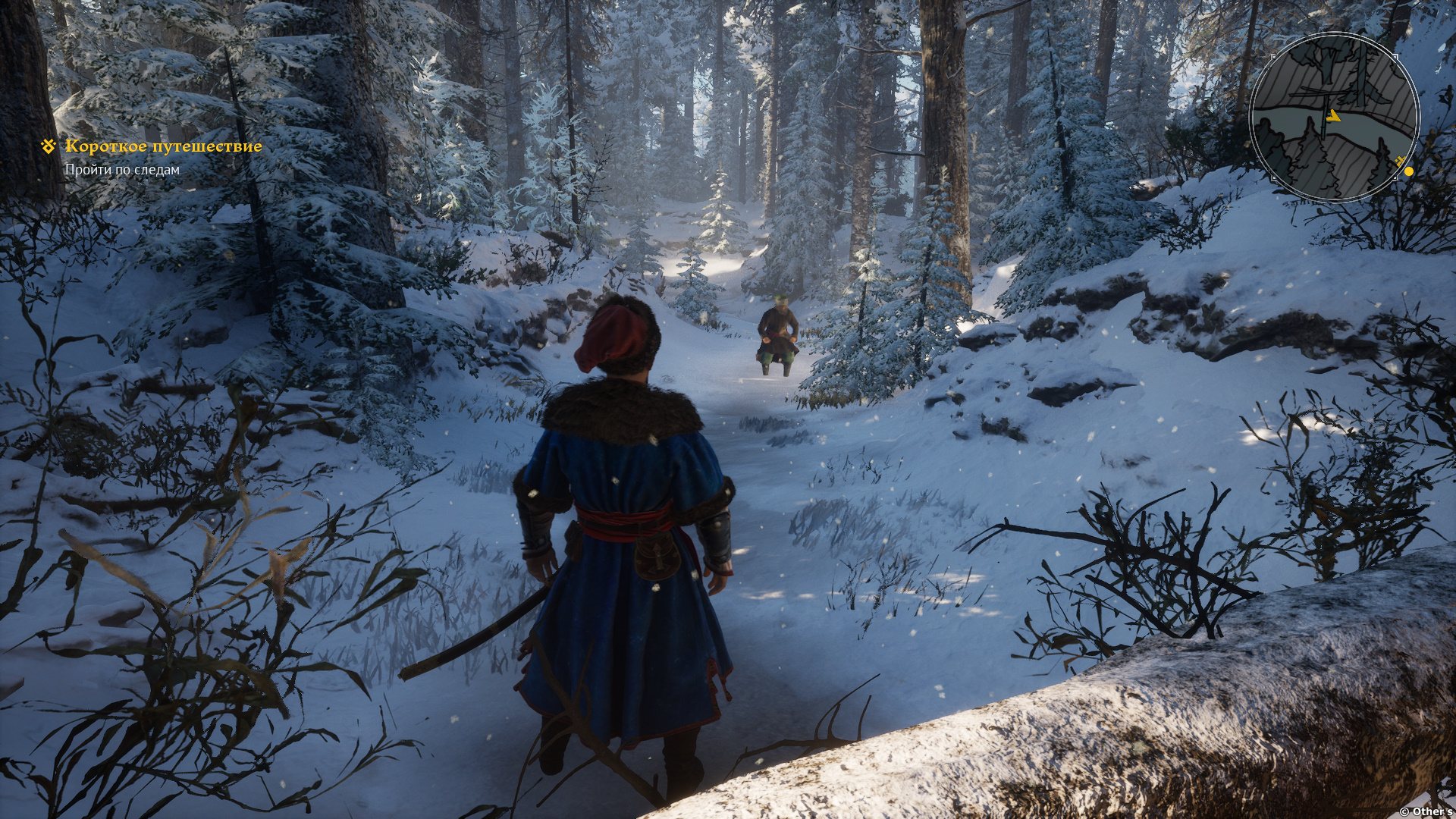Select the Короткое путешествие quest tracker
The width and height of the screenshot is (1456, 819).
pos(163,146)
